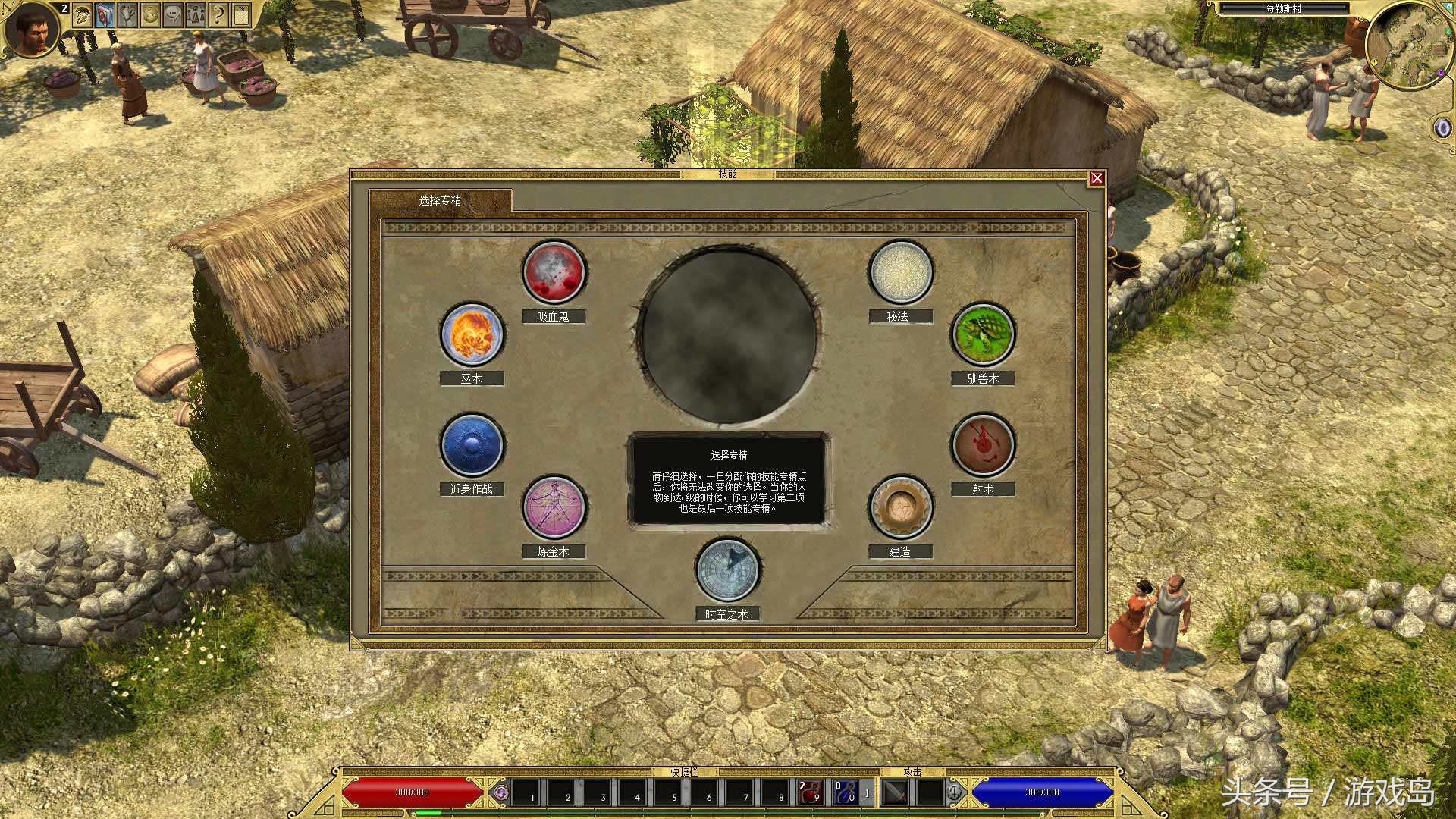Close the skills window
Image resolution: width=1456 pixels, height=819 pixels.
point(1097,178)
